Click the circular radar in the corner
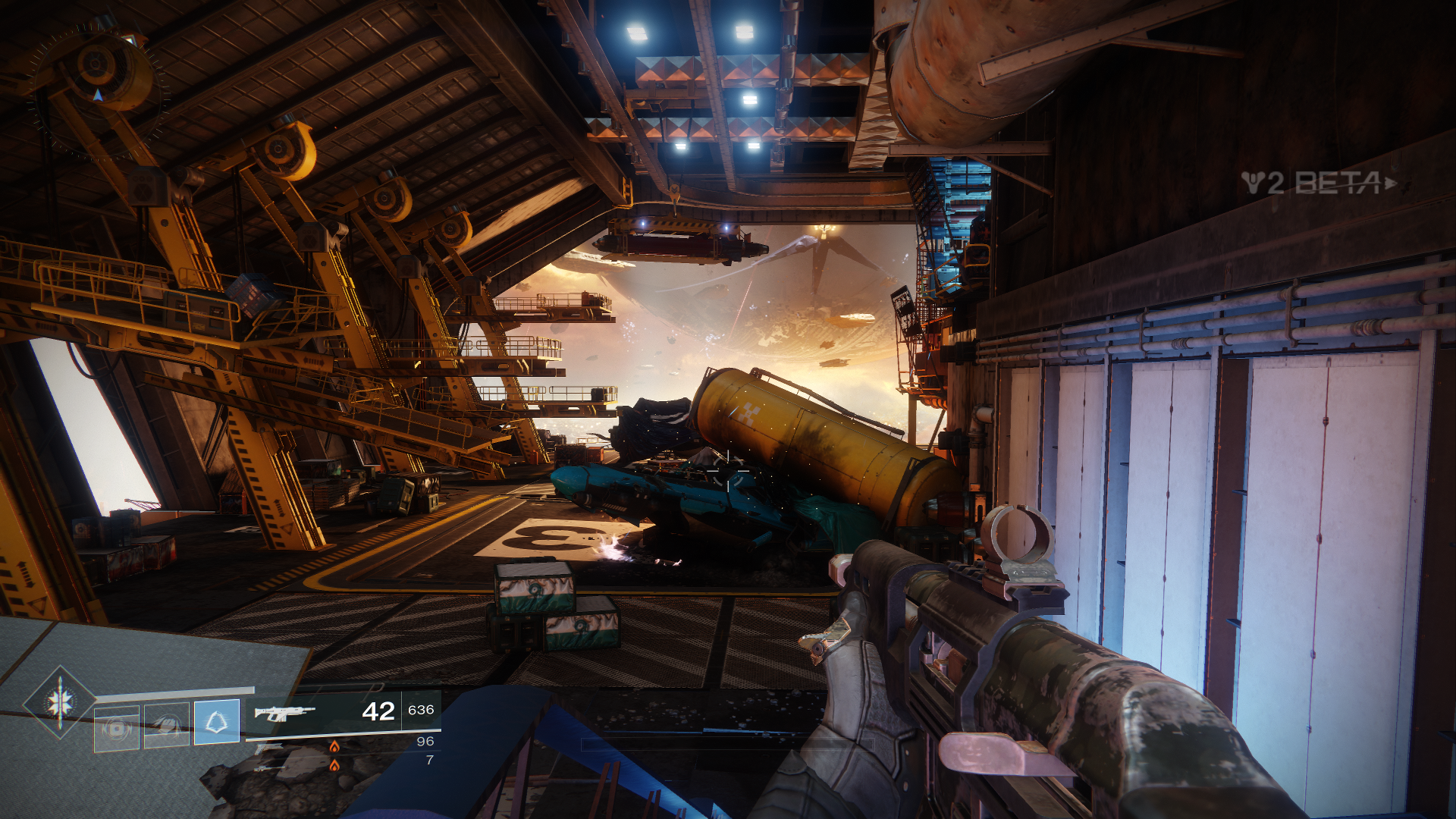1456x819 pixels. pyautogui.click(x=97, y=93)
